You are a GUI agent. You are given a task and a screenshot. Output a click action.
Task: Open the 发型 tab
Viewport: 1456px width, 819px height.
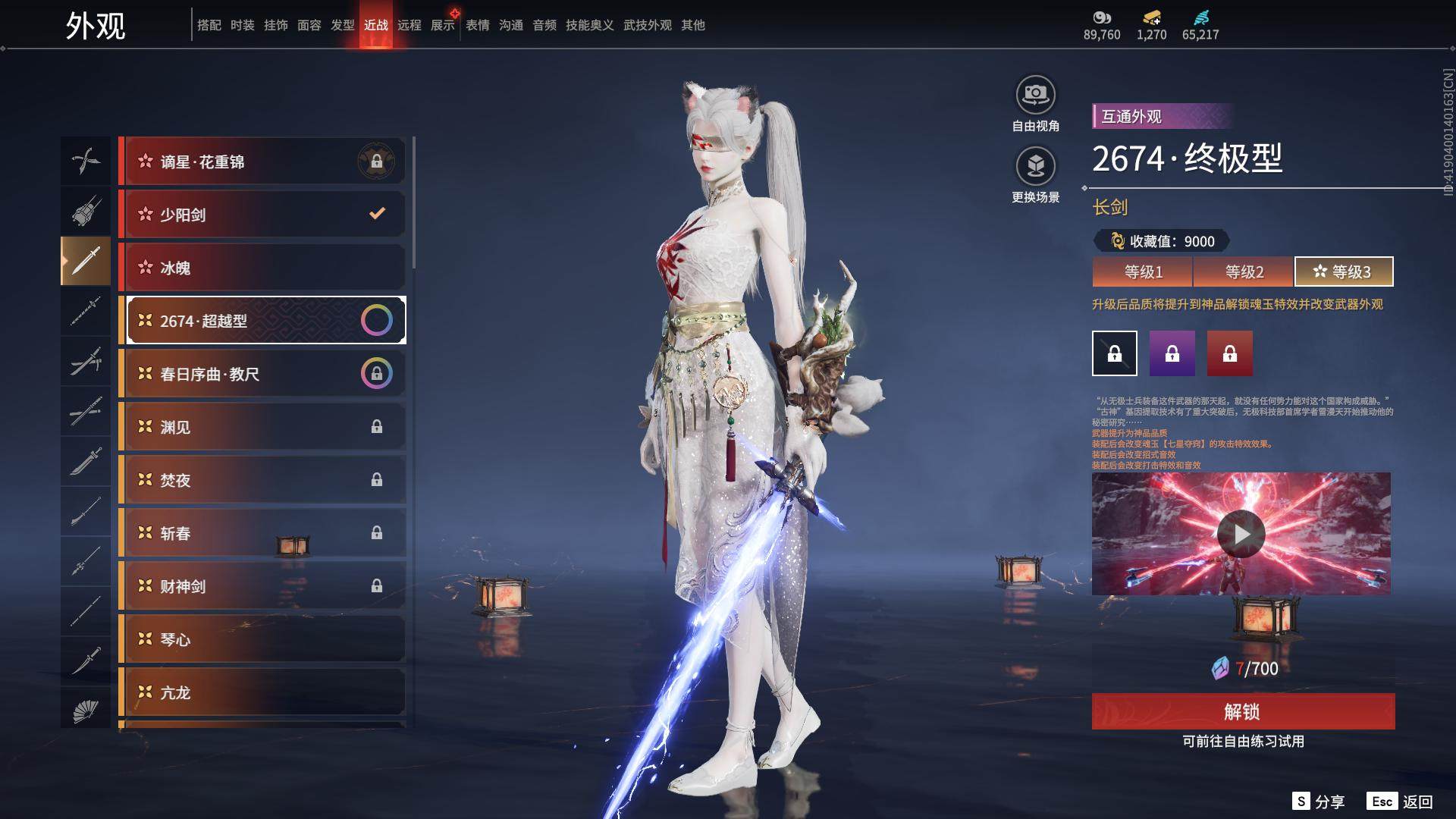pos(343,25)
